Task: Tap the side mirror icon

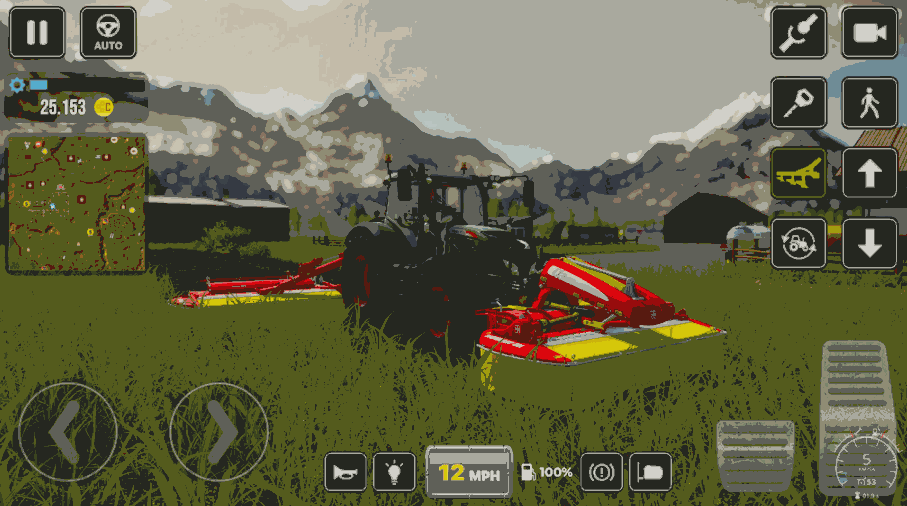Action: 650,471
